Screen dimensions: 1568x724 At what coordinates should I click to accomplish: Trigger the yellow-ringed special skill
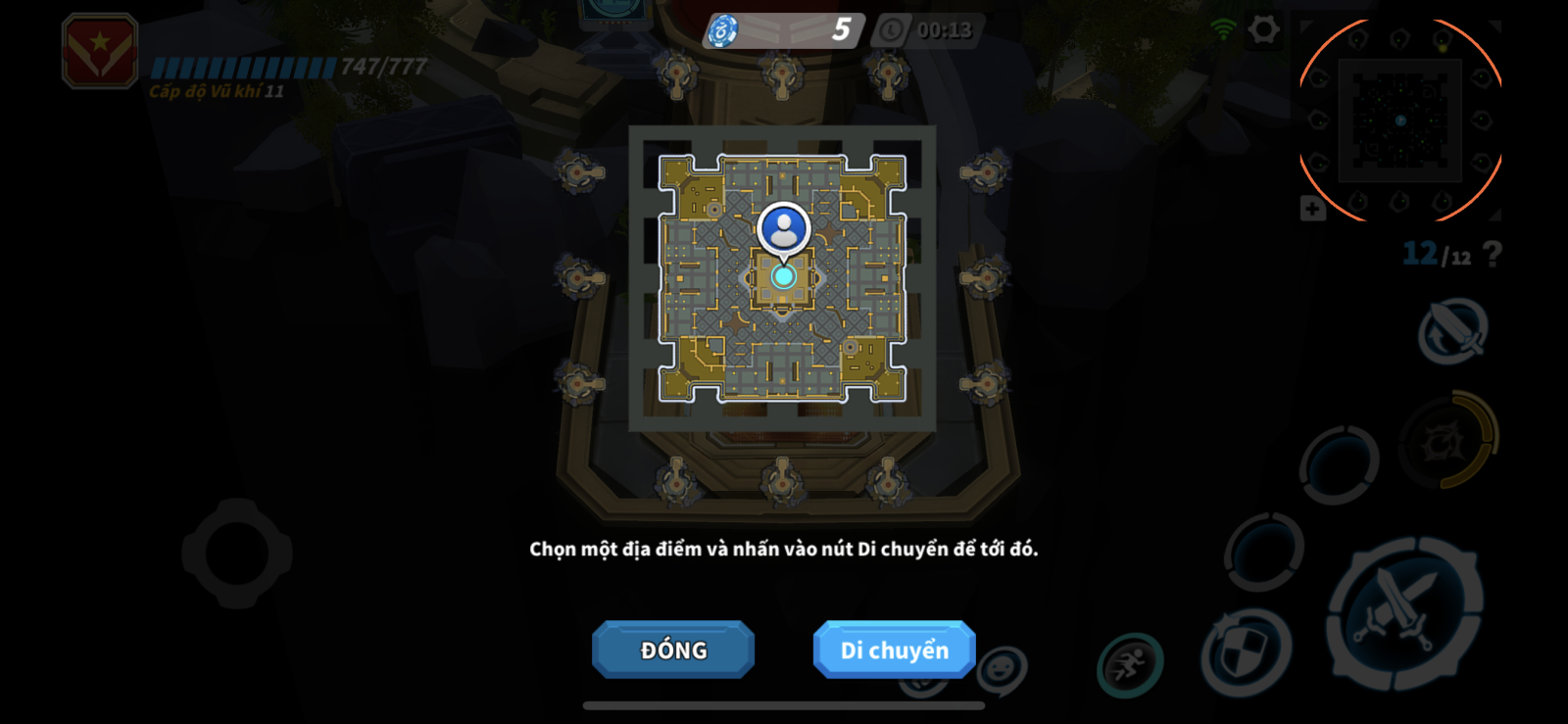pyautogui.click(x=1446, y=442)
